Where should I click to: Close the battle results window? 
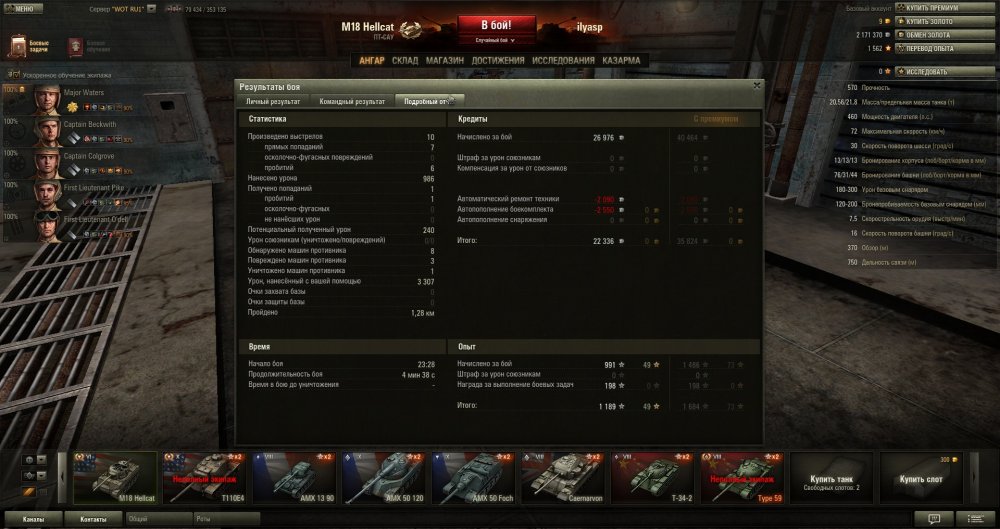point(757,86)
